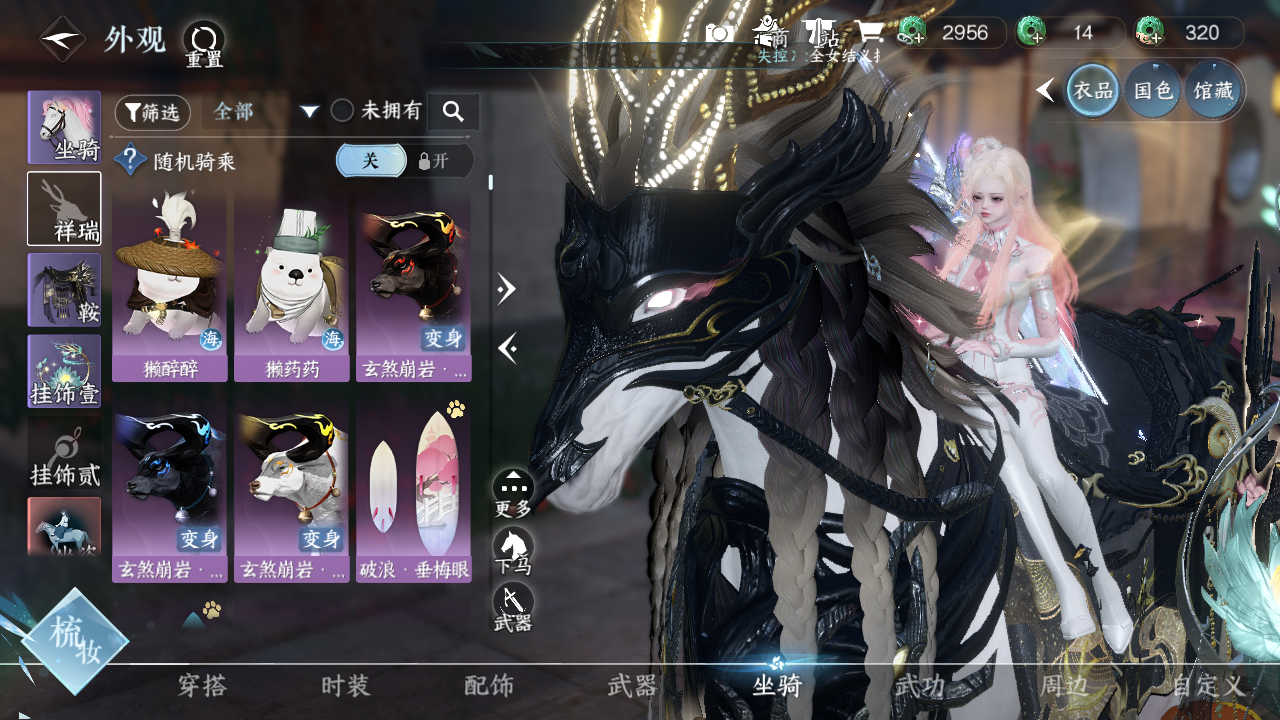Toggle the 未拥有 unowned checkbox
This screenshot has width=1280, height=720.
(x=343, y=111)
